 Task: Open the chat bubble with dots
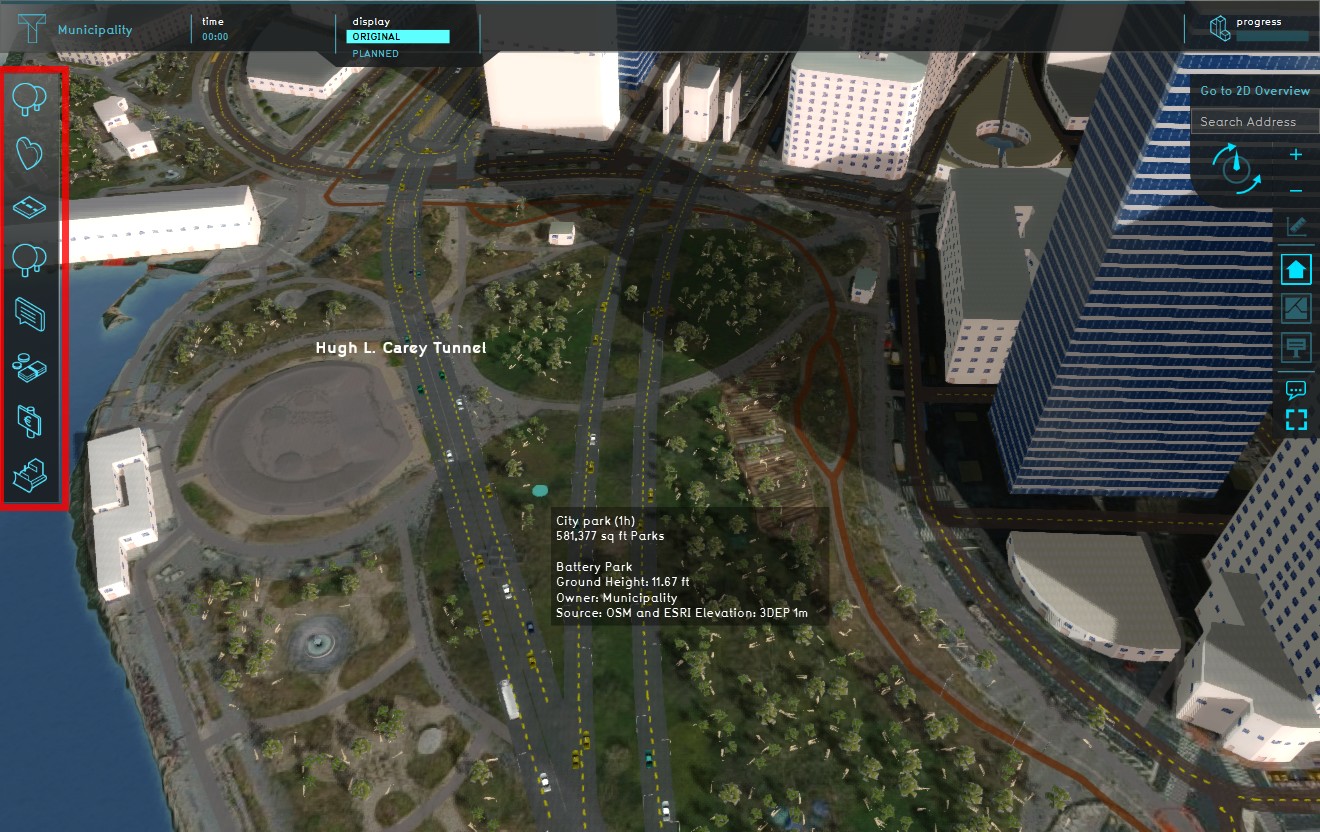[x=1296, y=389]
